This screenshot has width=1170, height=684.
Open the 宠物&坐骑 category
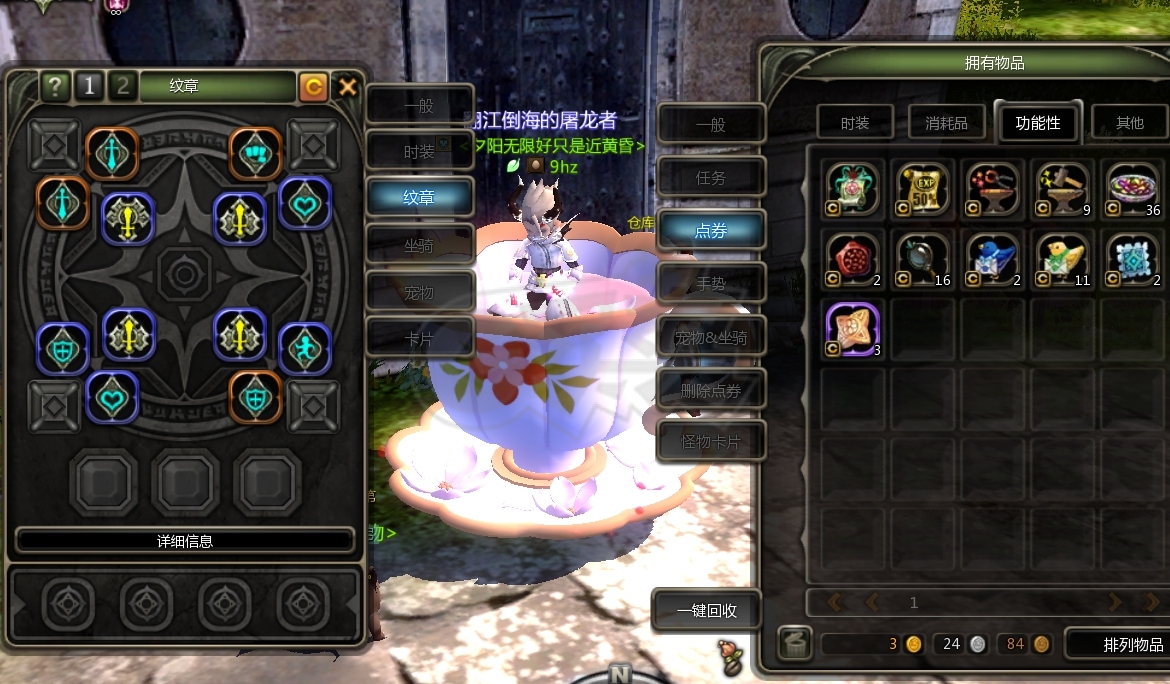pos(710,338)
